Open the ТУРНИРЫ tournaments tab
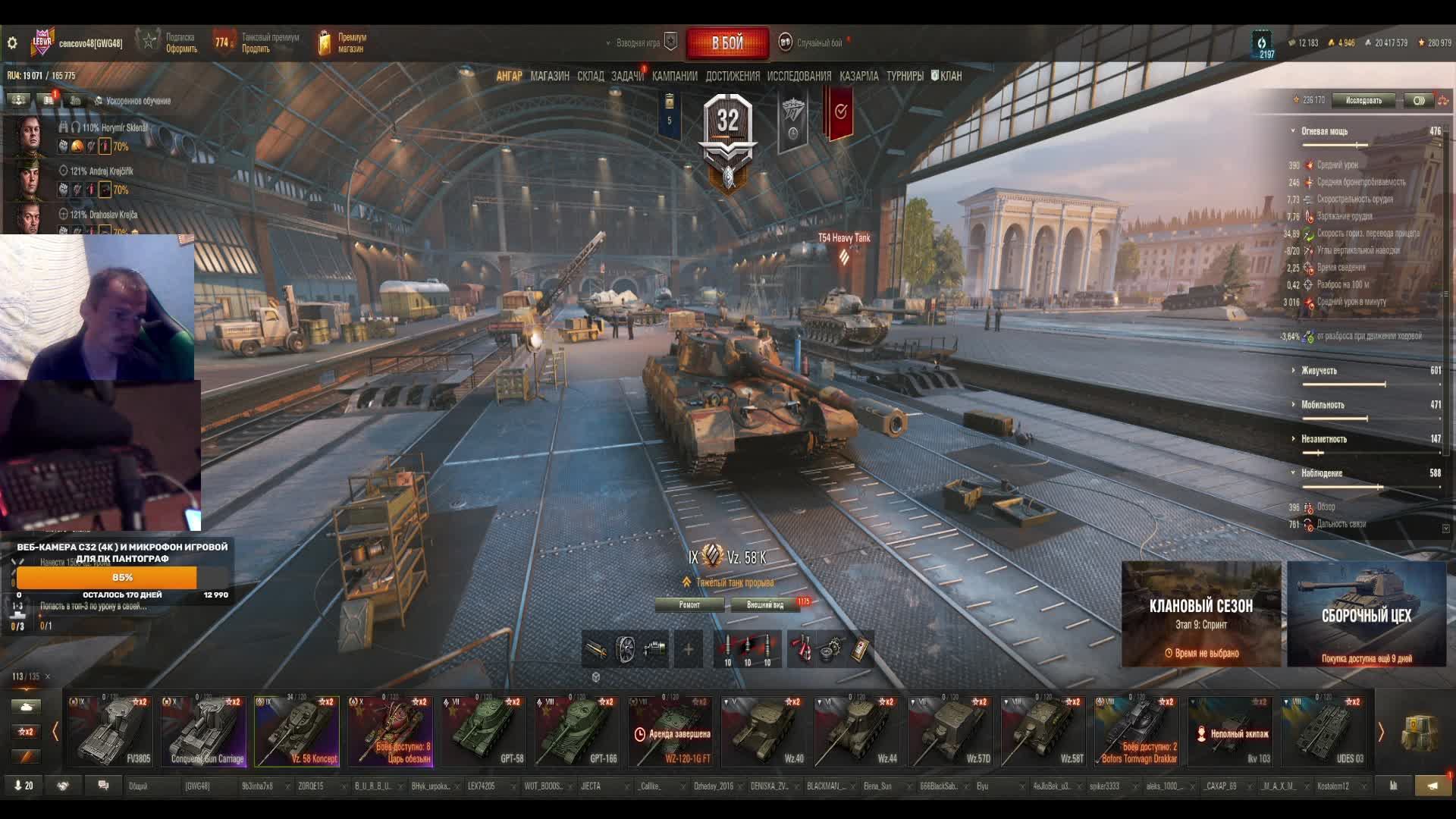 coord(905,76)
